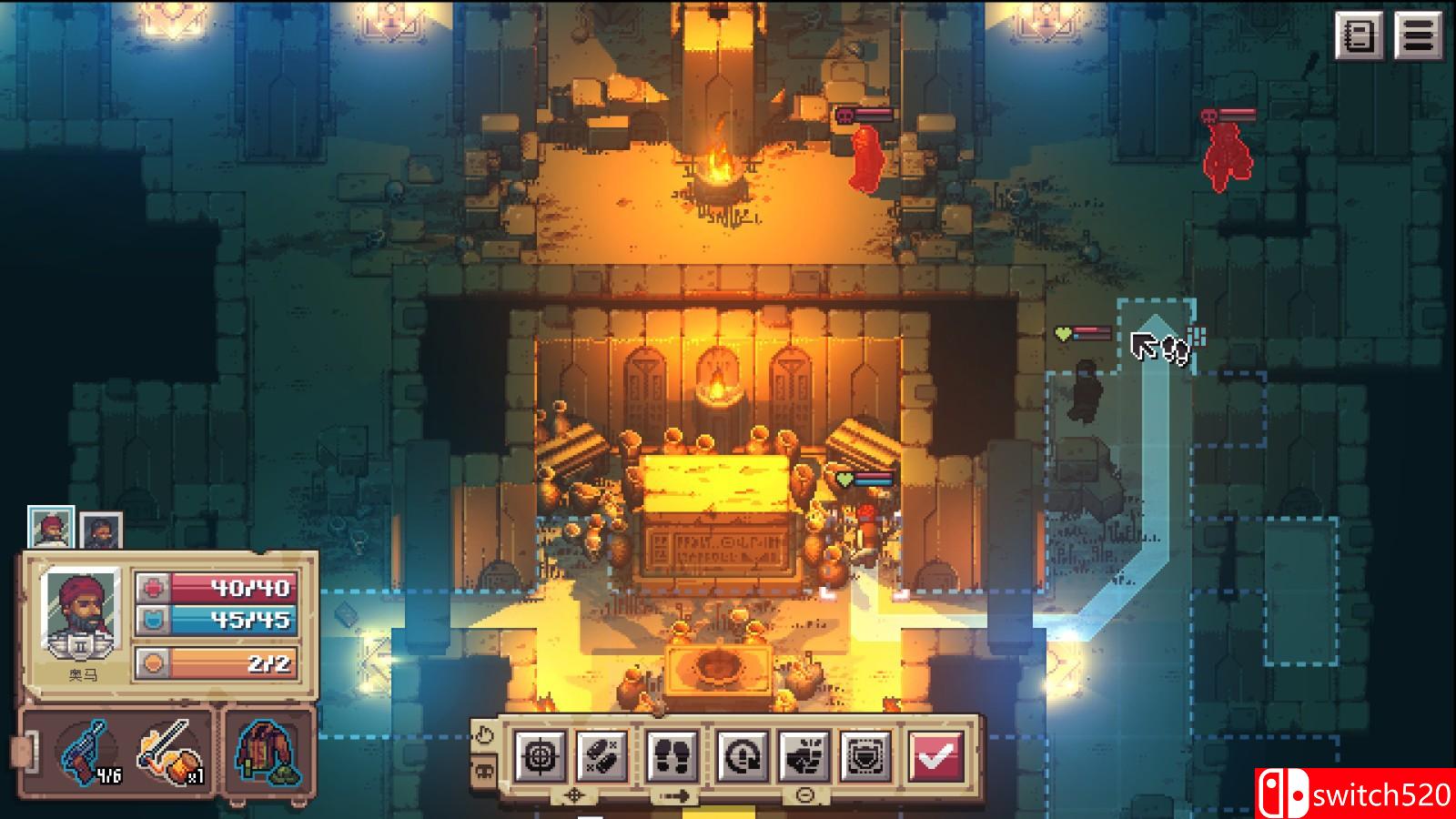The height and width of the screenshot is (819, 1456).
Task: Select the revolver weapon slot
Action: click(x=89, y=753)
